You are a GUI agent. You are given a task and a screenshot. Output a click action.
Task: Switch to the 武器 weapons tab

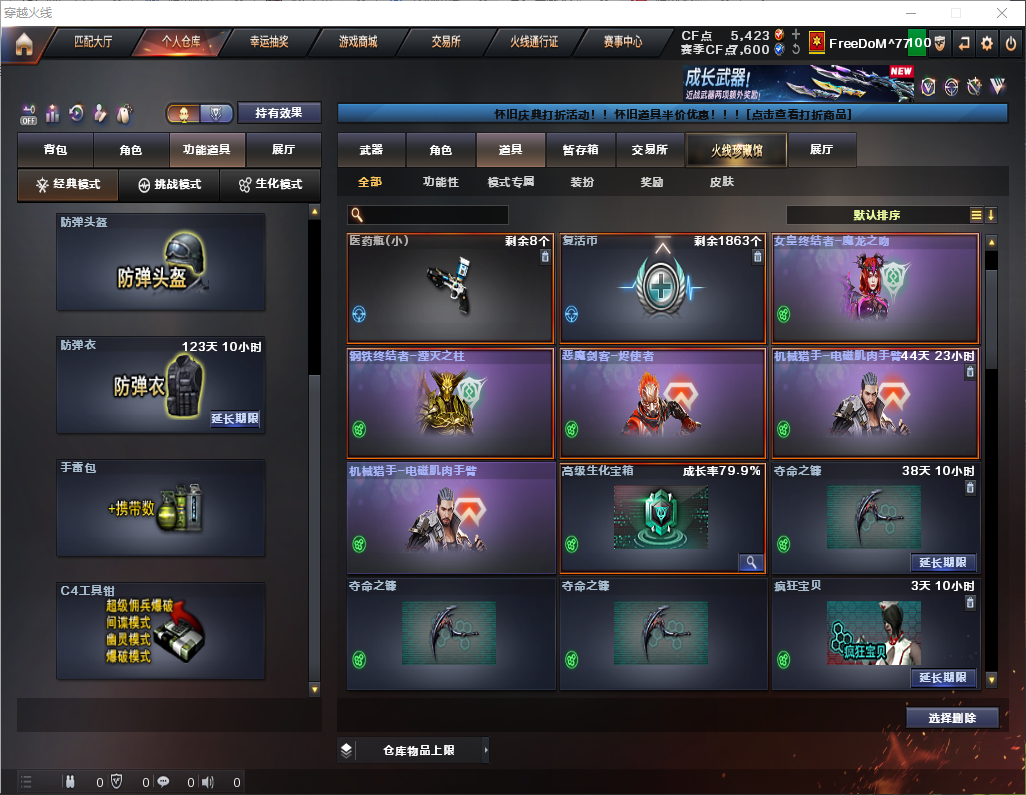(371, 150)
